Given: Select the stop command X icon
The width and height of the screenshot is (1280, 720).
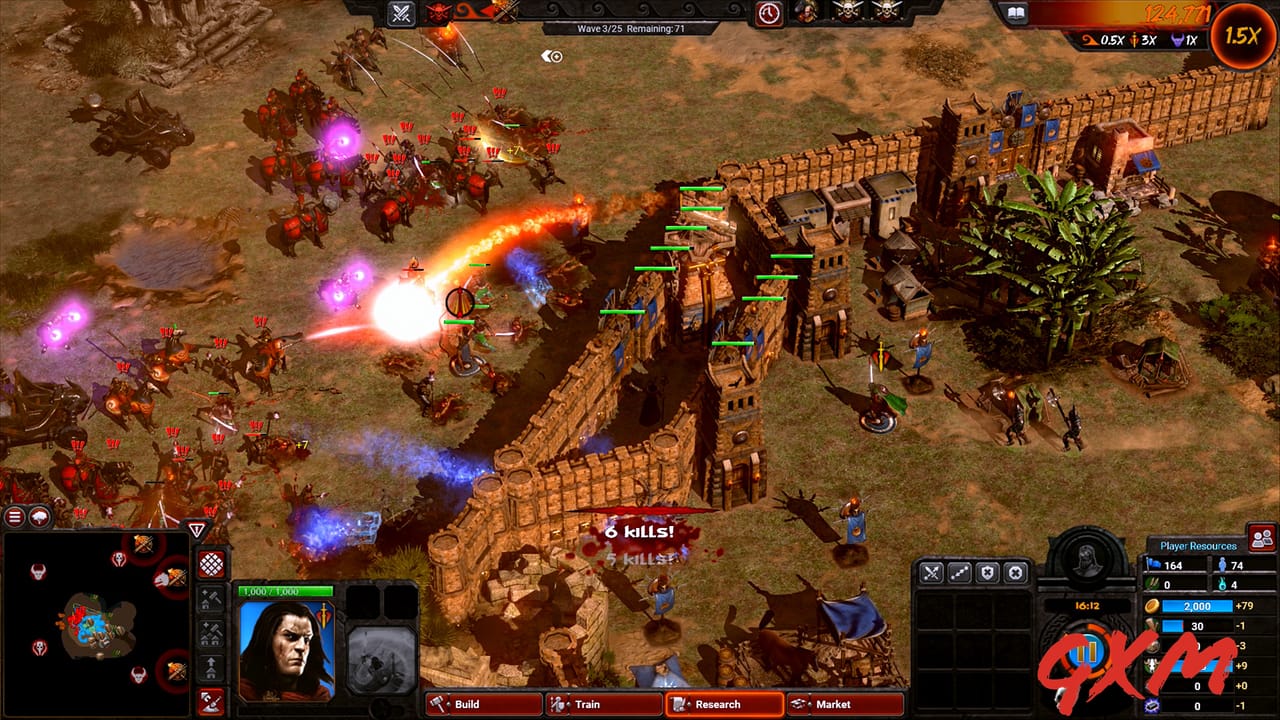Looking at the screenshot, I should [1015, 572].
